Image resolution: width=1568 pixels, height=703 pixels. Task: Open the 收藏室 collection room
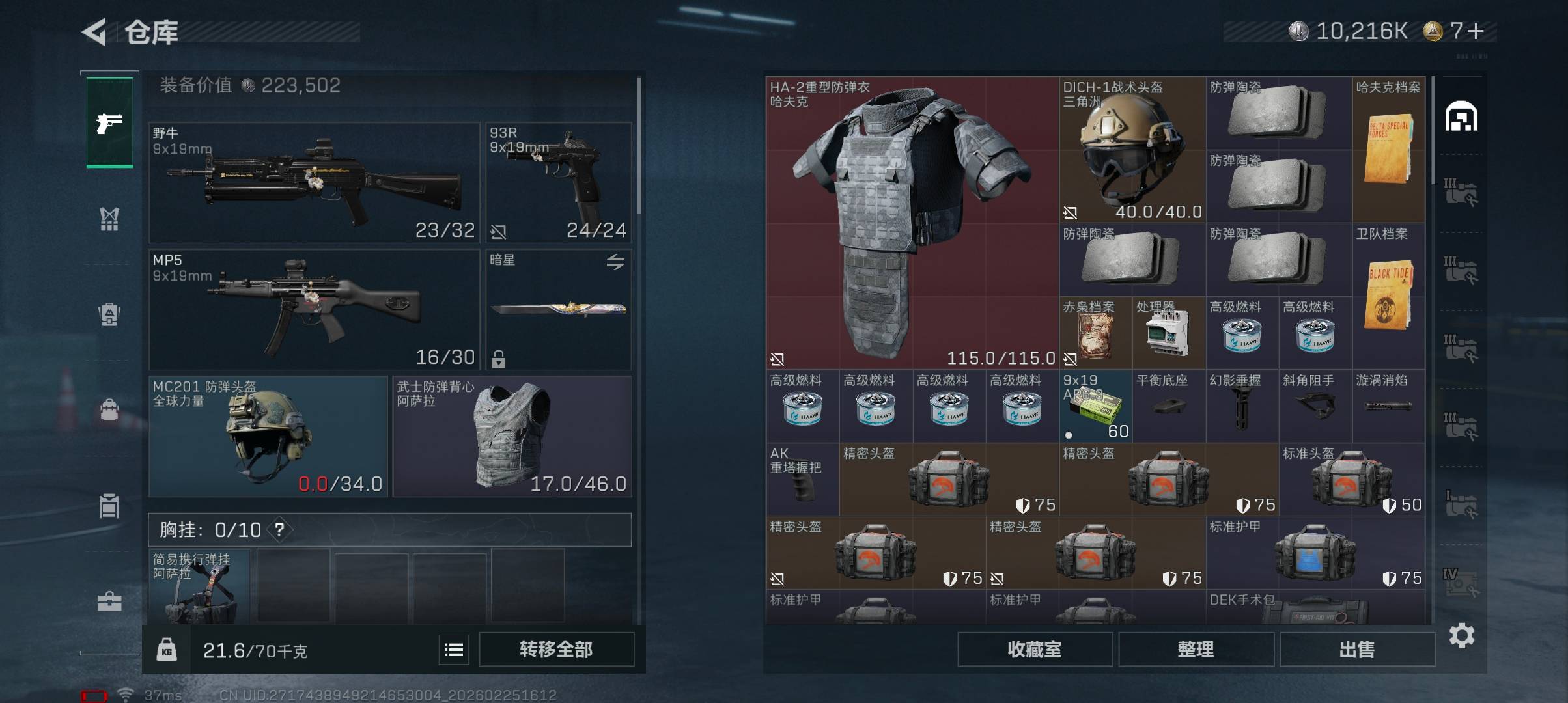click(x=1034, y=649)
